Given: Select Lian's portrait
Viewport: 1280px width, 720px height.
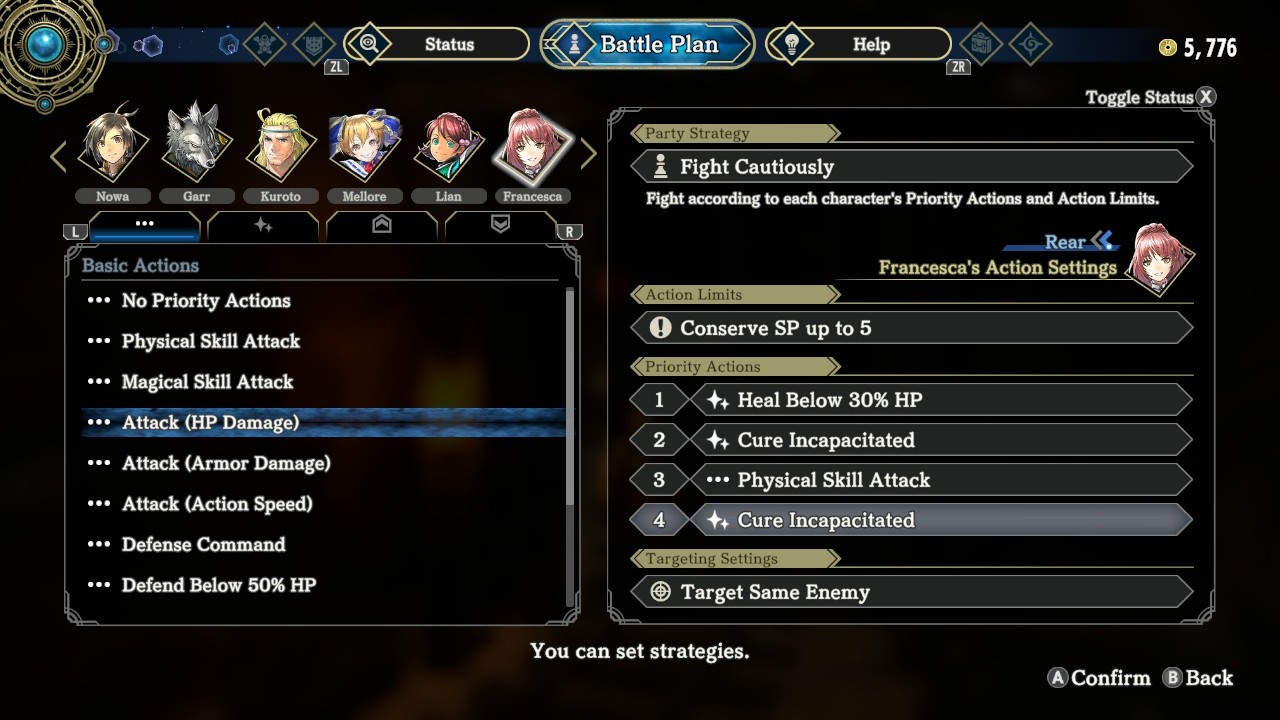Looking at the screenshot, I should (448, 146).
